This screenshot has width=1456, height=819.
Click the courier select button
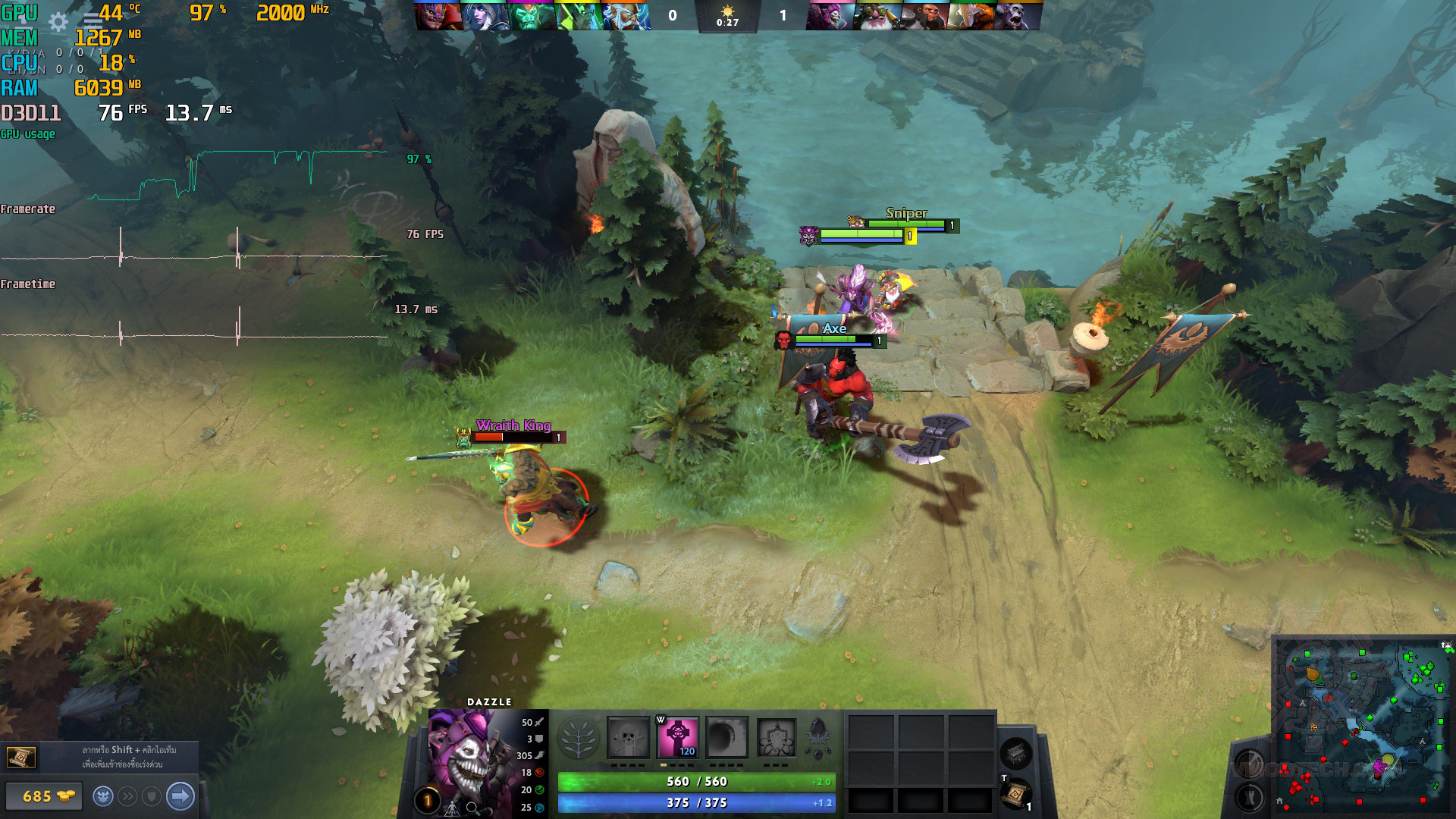coord(103,796)
